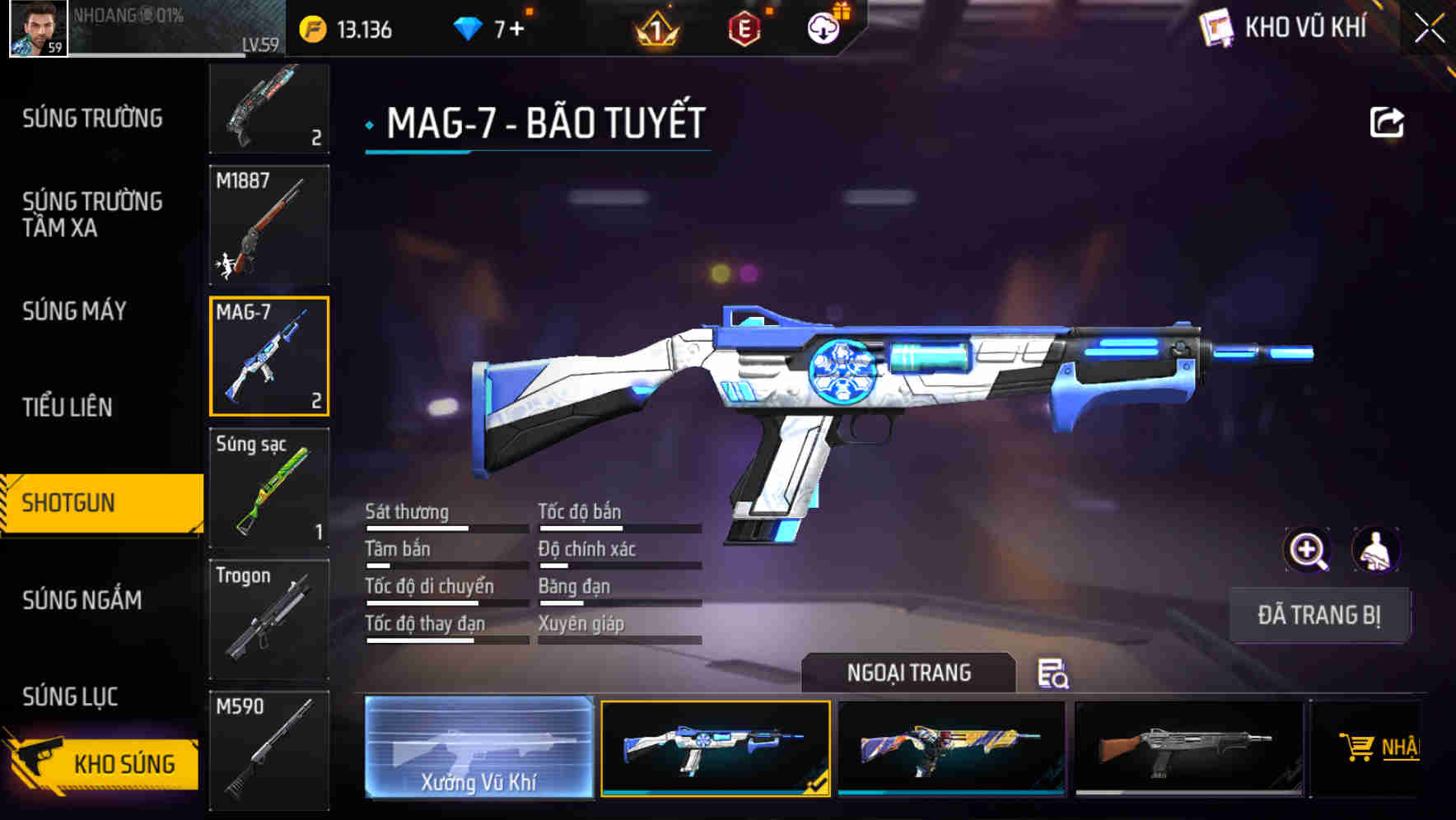
Task: Switch to the Ngoại Trang tab
Action: pyautogui.click(x=909, y=673)
